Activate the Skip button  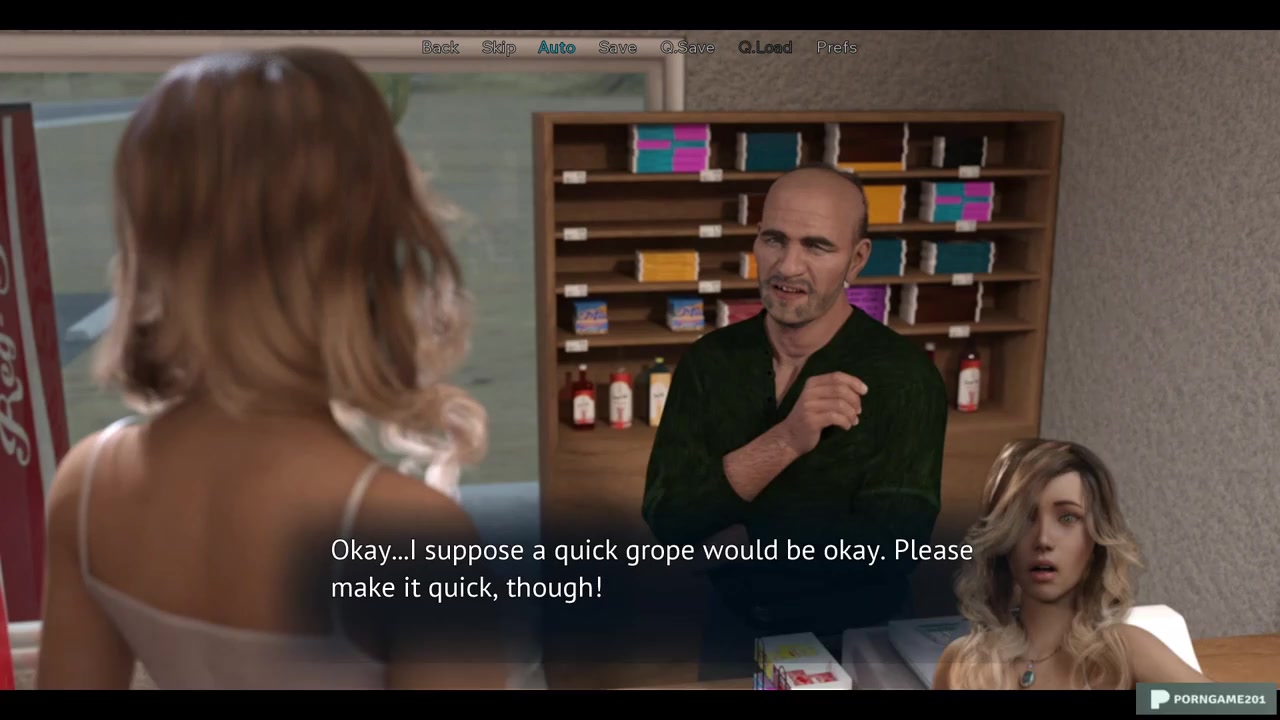pos(498,47)
